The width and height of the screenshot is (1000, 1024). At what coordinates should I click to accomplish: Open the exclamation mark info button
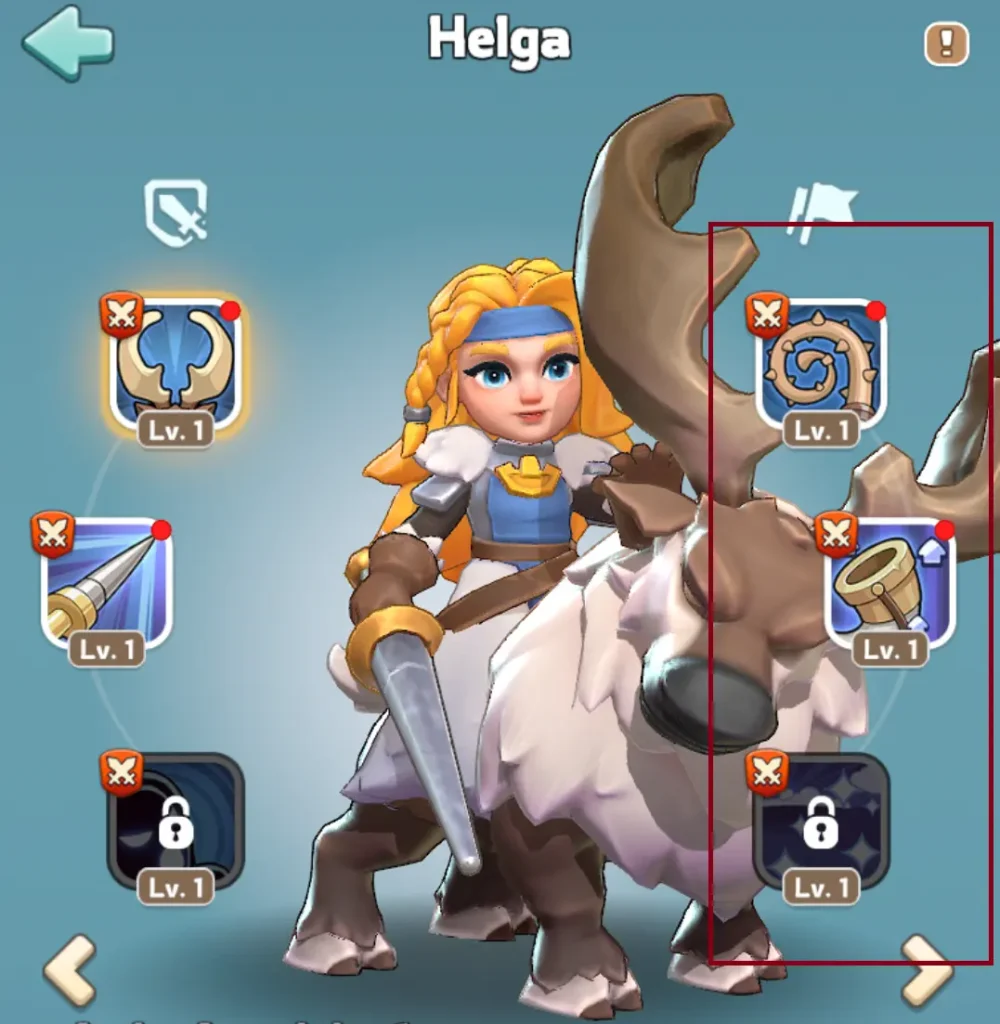point(946,44)
